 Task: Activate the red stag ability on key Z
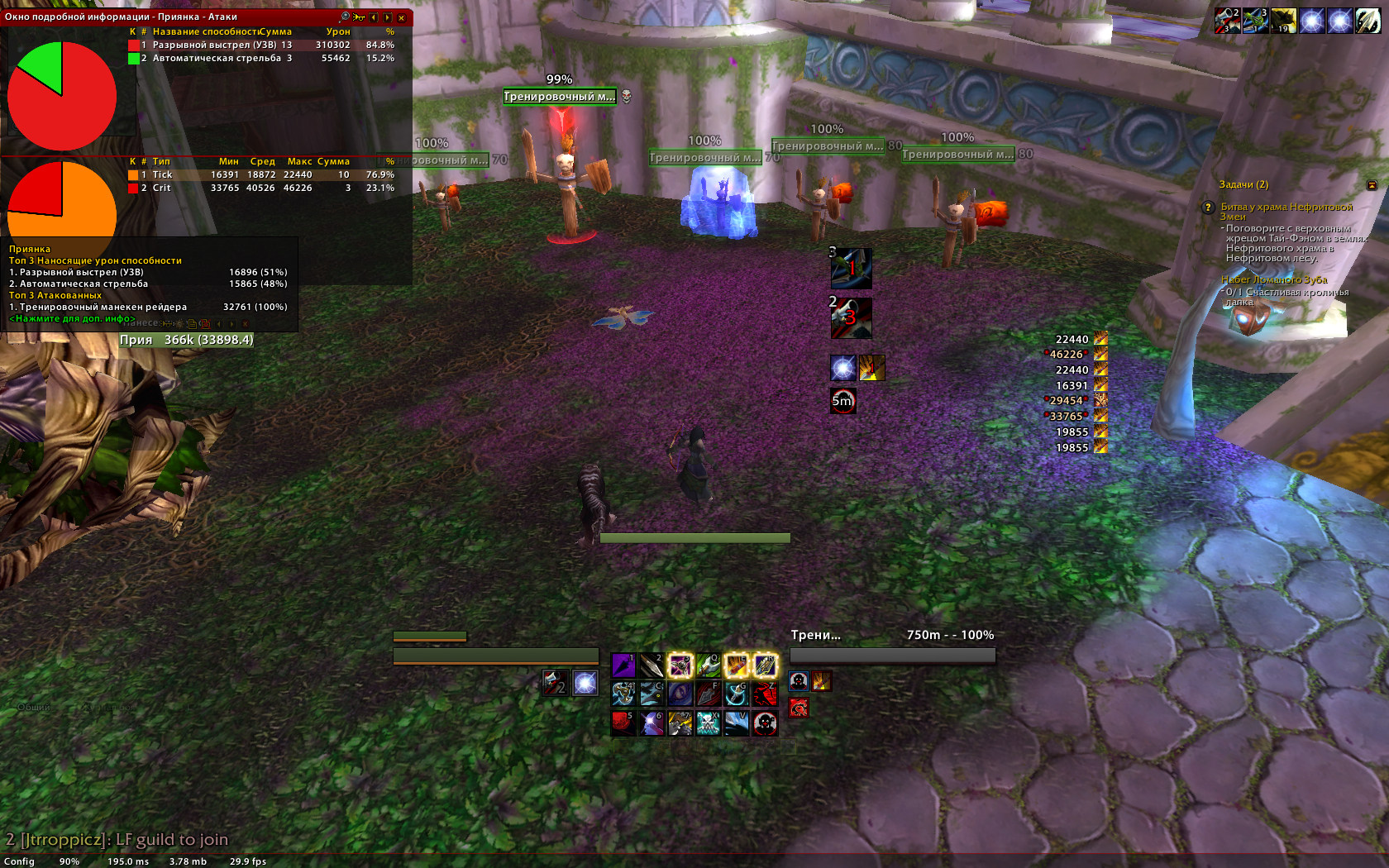765,694
